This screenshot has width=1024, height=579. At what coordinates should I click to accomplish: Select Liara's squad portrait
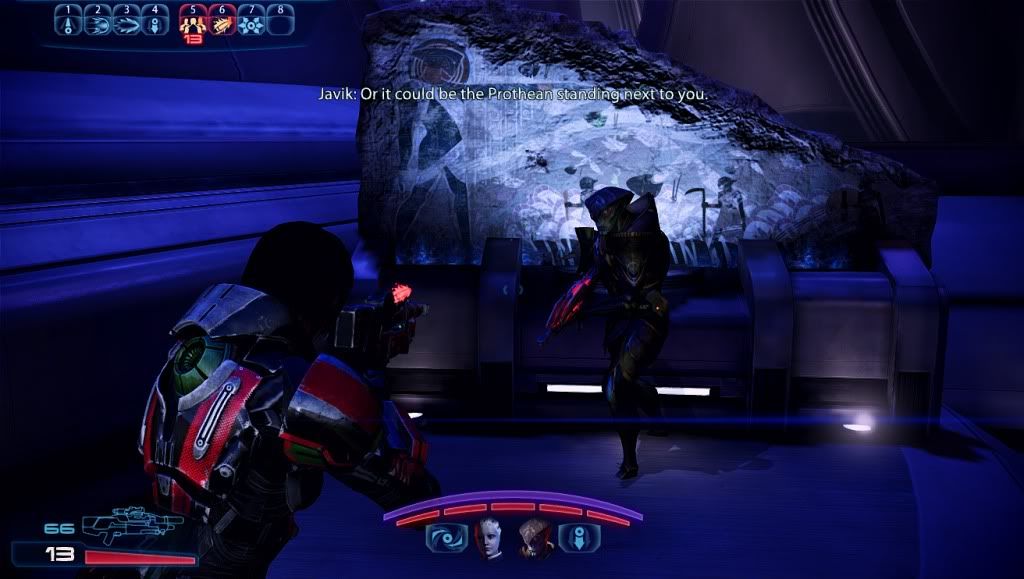point(487,537)
